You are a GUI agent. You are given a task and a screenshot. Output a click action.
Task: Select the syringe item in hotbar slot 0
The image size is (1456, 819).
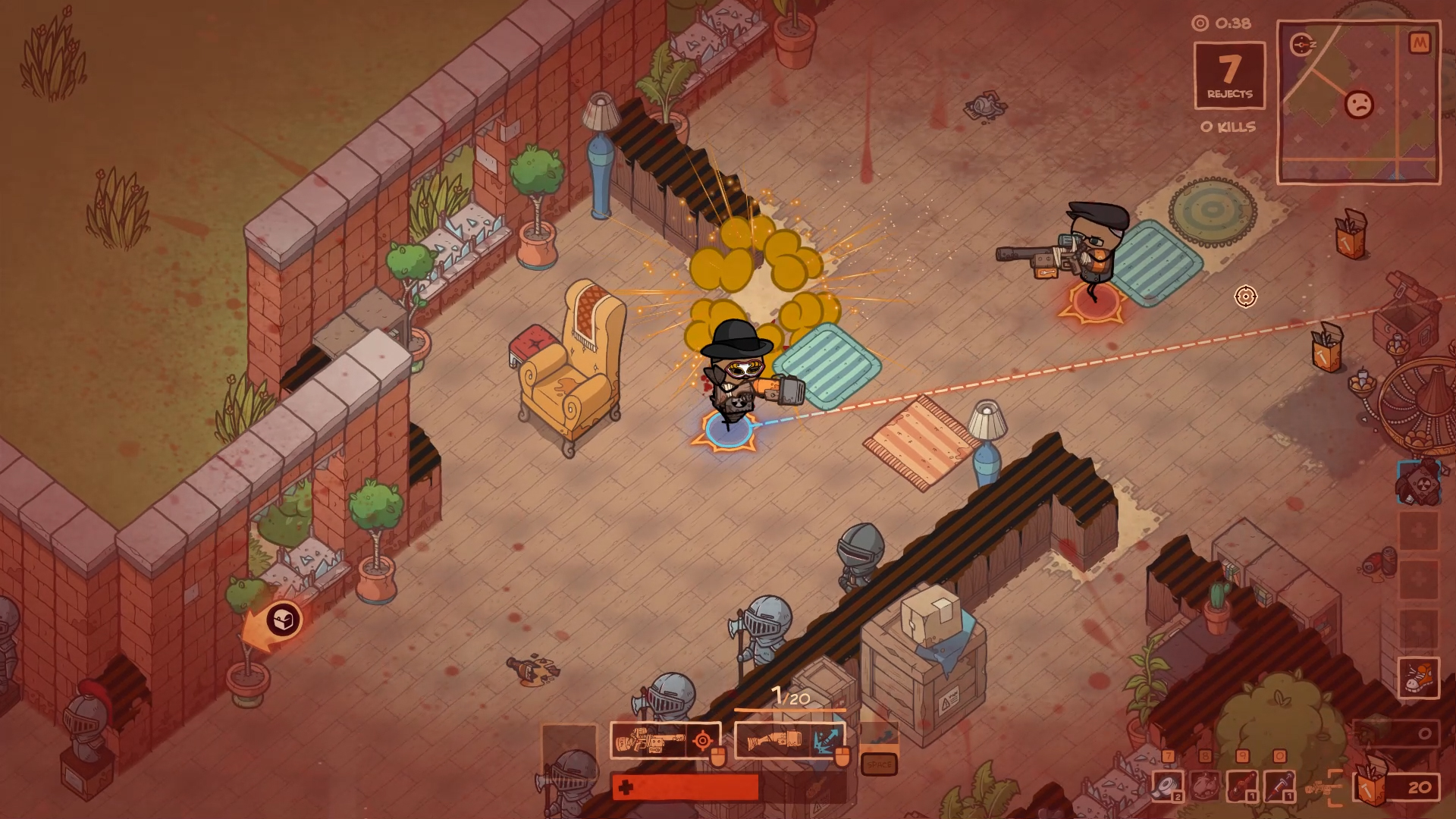(1279, 786)
